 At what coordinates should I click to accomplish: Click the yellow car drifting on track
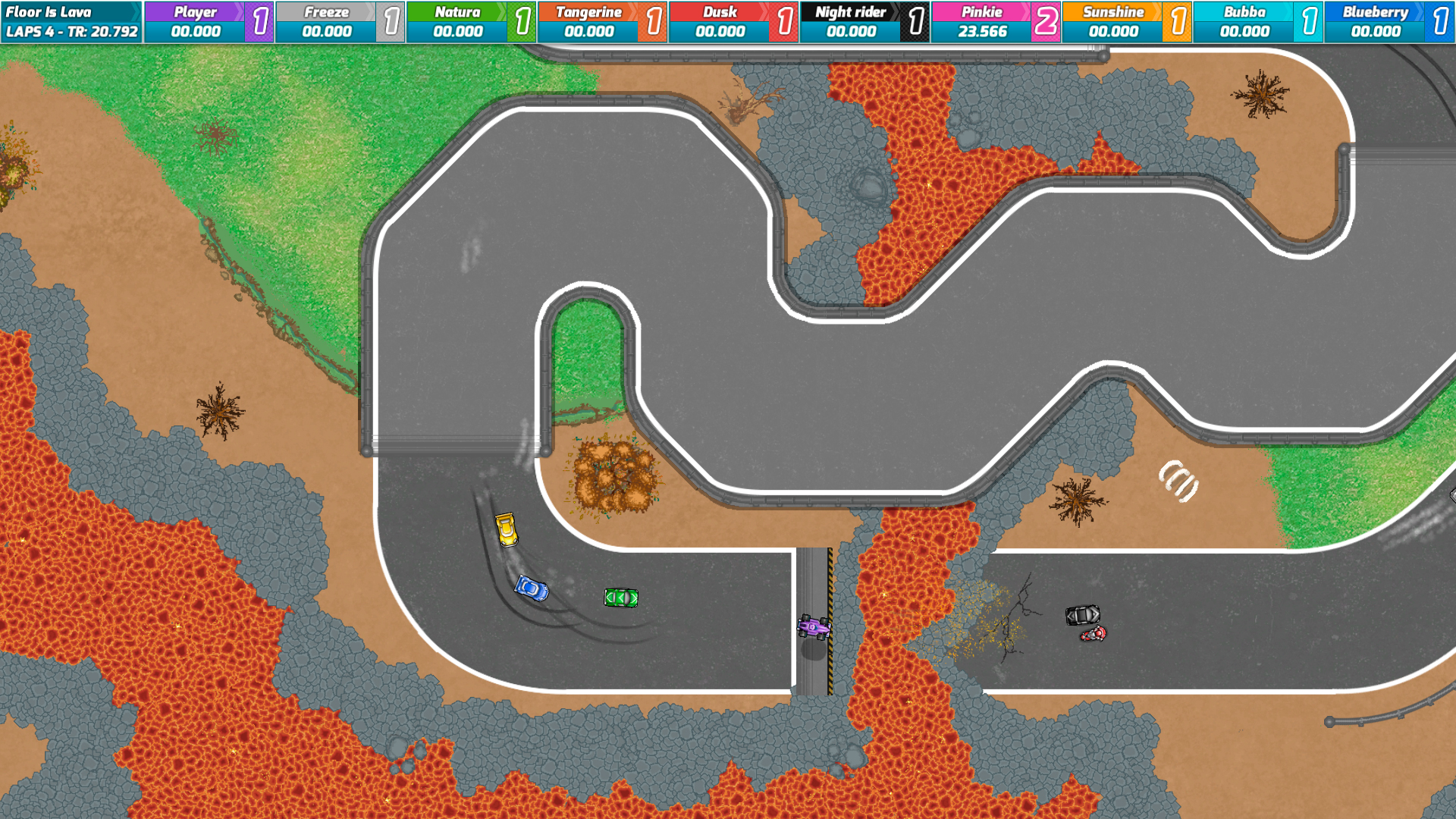coord(507,530)
